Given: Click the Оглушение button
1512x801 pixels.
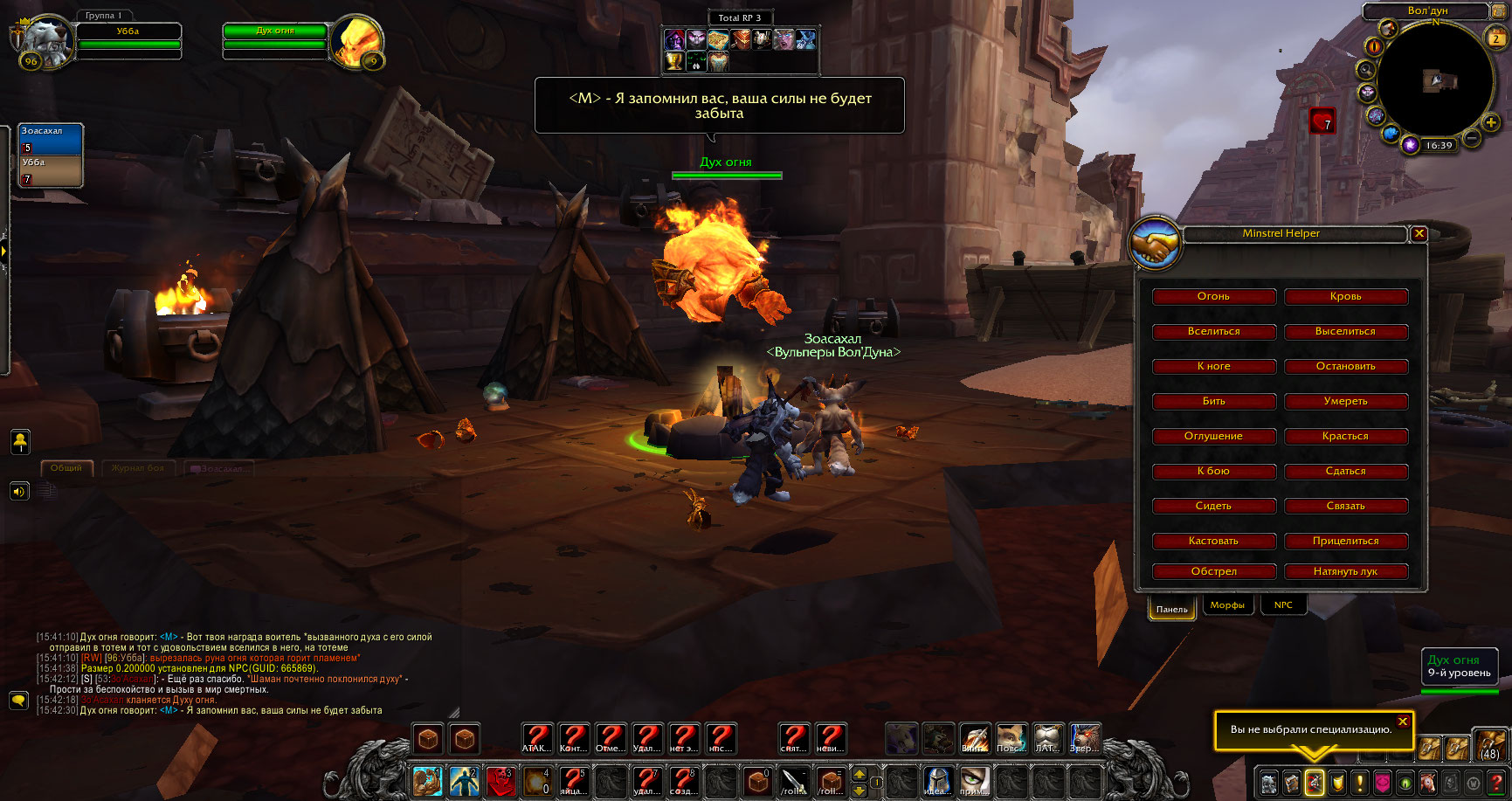Looking at the screenshot, I should click(x=1213, y=437).
